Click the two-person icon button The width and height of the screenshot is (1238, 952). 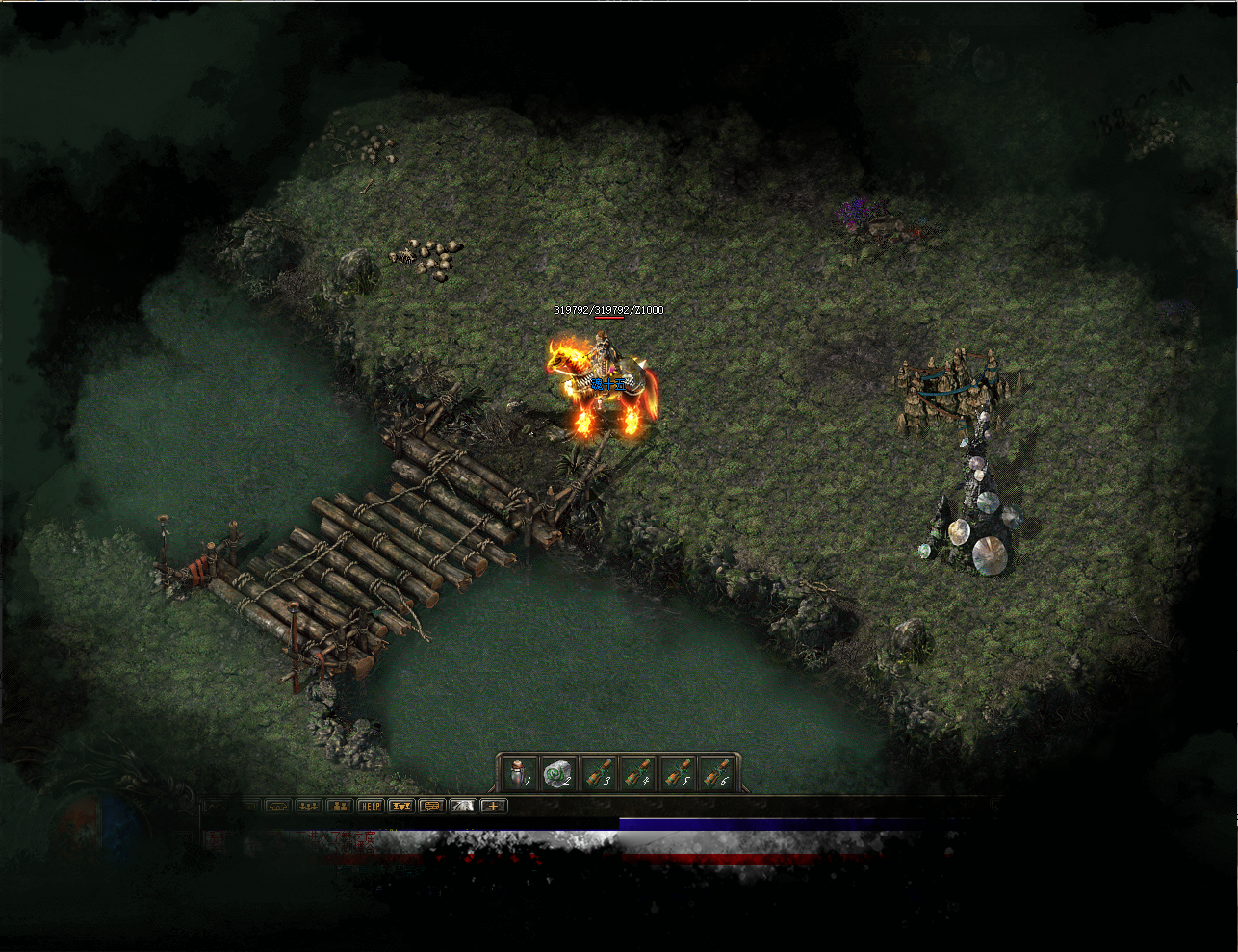(x=339, y=806)
